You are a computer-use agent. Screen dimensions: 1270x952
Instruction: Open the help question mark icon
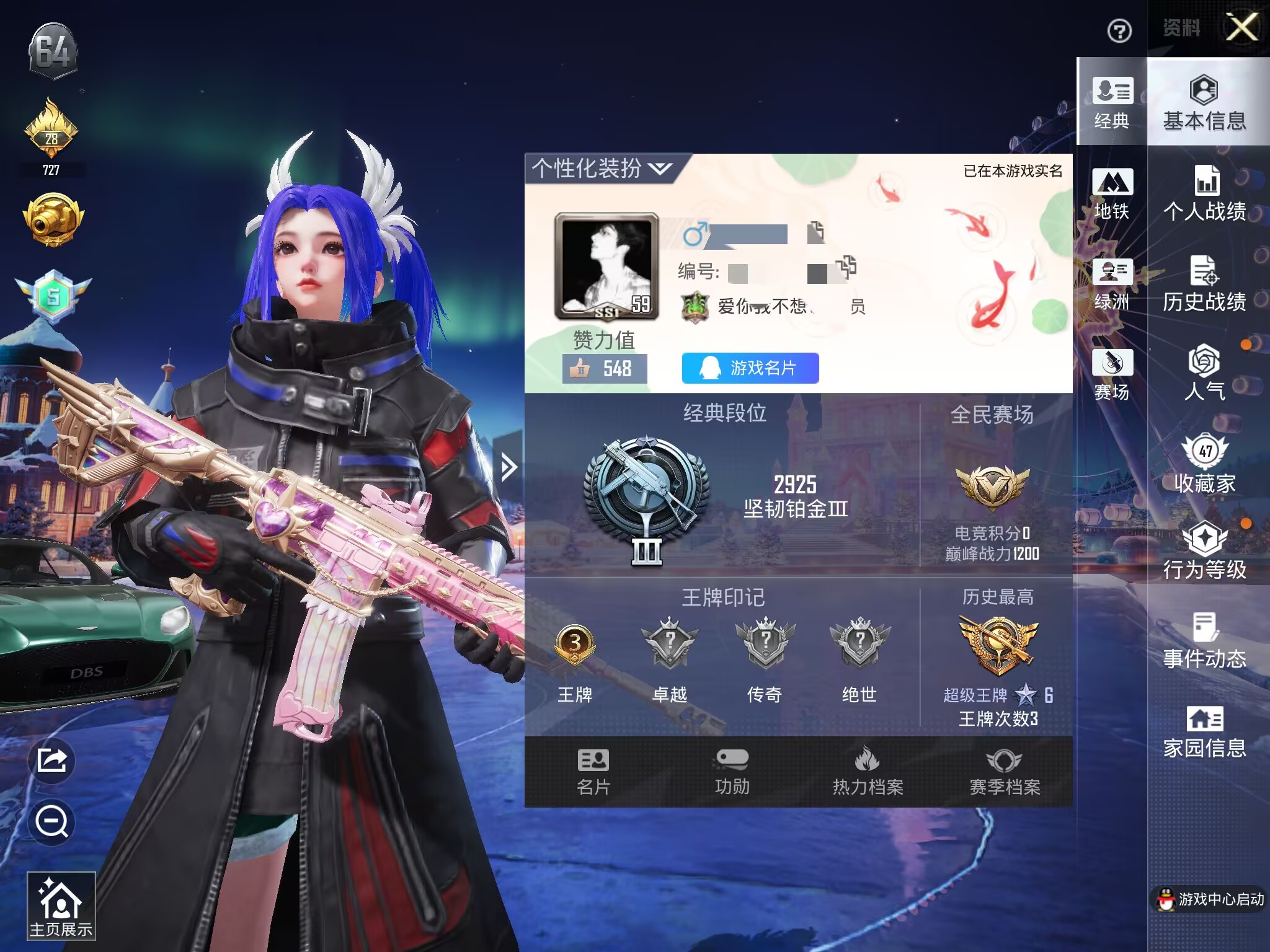click(x=1119, y=30)
